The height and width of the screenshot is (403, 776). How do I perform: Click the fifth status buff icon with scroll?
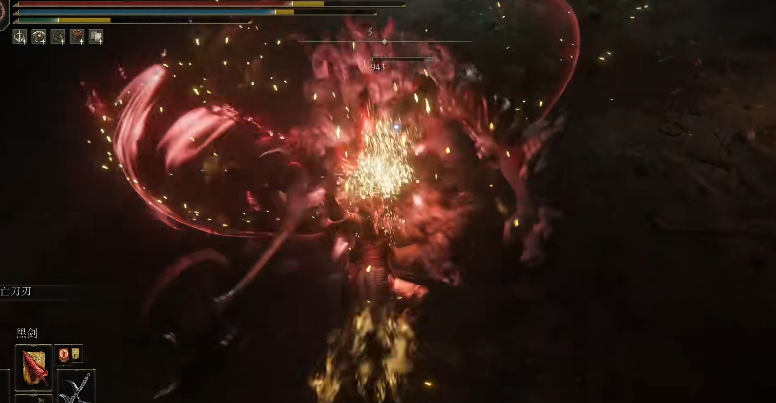96,37
